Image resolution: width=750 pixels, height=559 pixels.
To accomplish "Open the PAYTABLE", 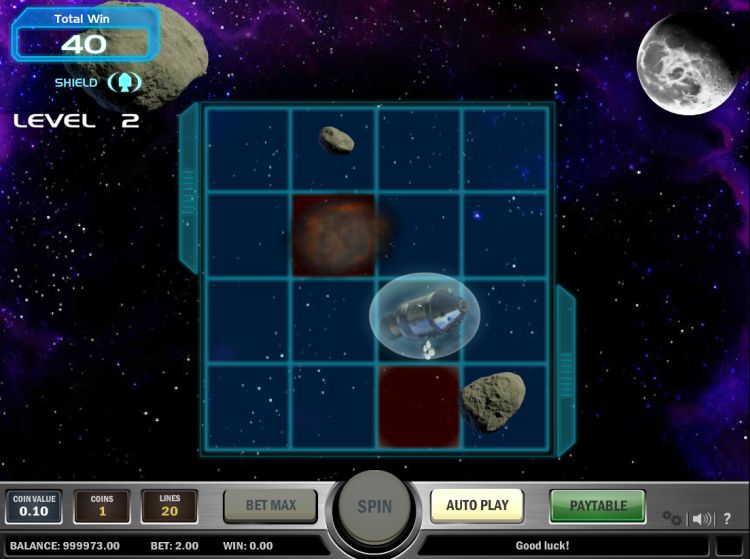I will [x=598, y=506].
